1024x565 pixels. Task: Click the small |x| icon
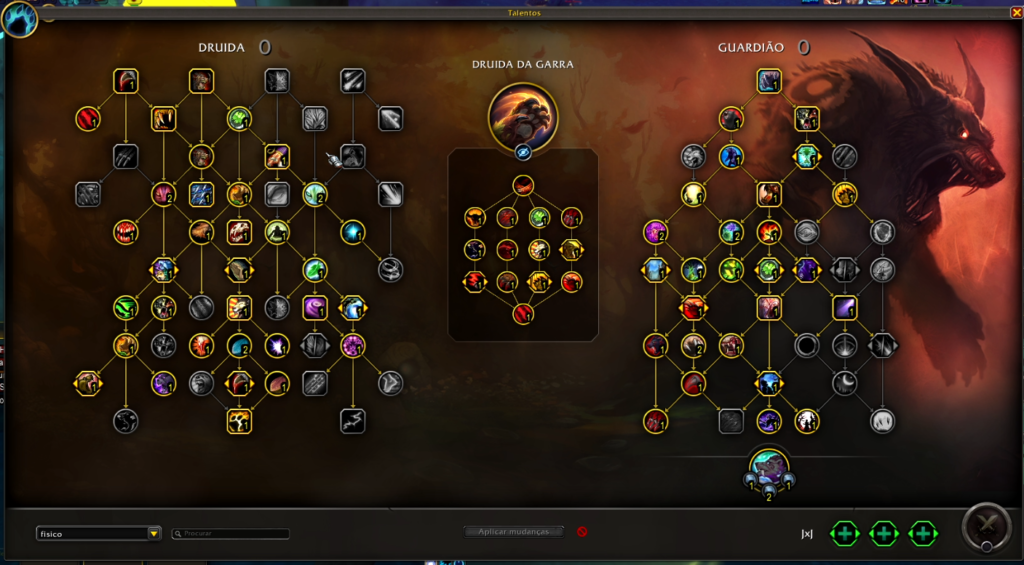click(x=807, y=534)
